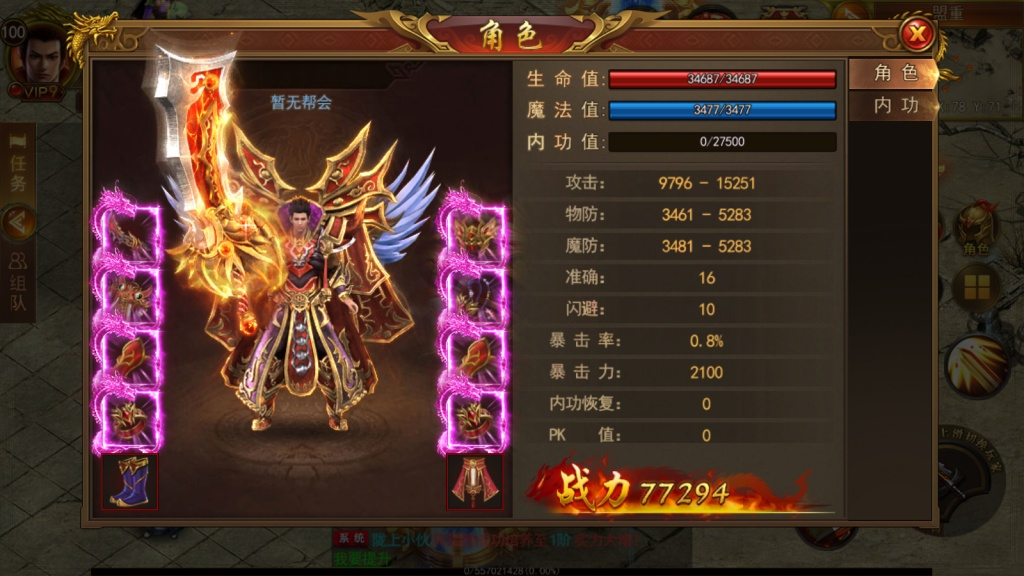Select the 角色 tab in the panel
The image size is (1024, 576).
(x=893, y=73)
